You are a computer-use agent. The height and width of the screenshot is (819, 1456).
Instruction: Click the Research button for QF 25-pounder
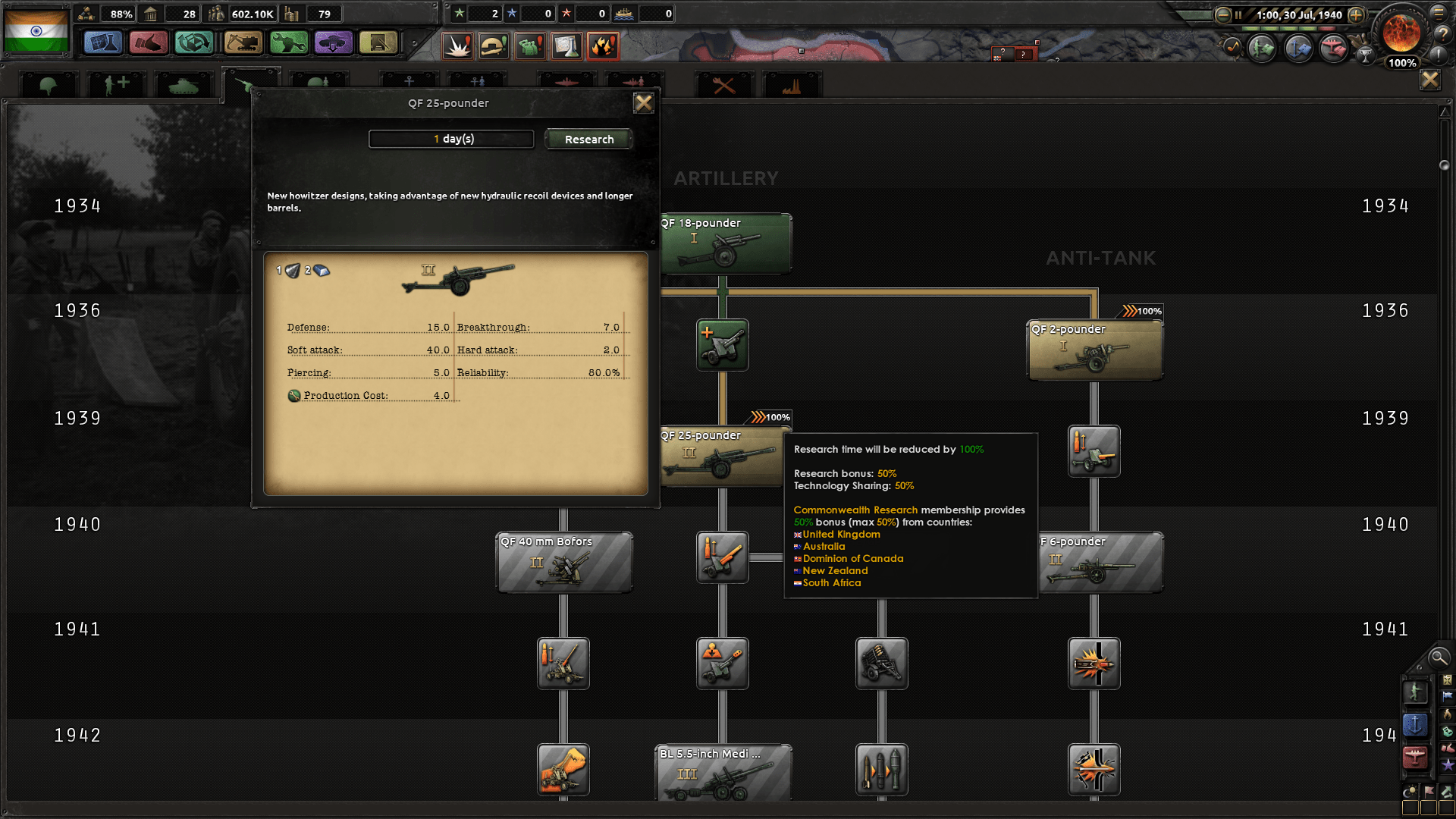point(588,139)
